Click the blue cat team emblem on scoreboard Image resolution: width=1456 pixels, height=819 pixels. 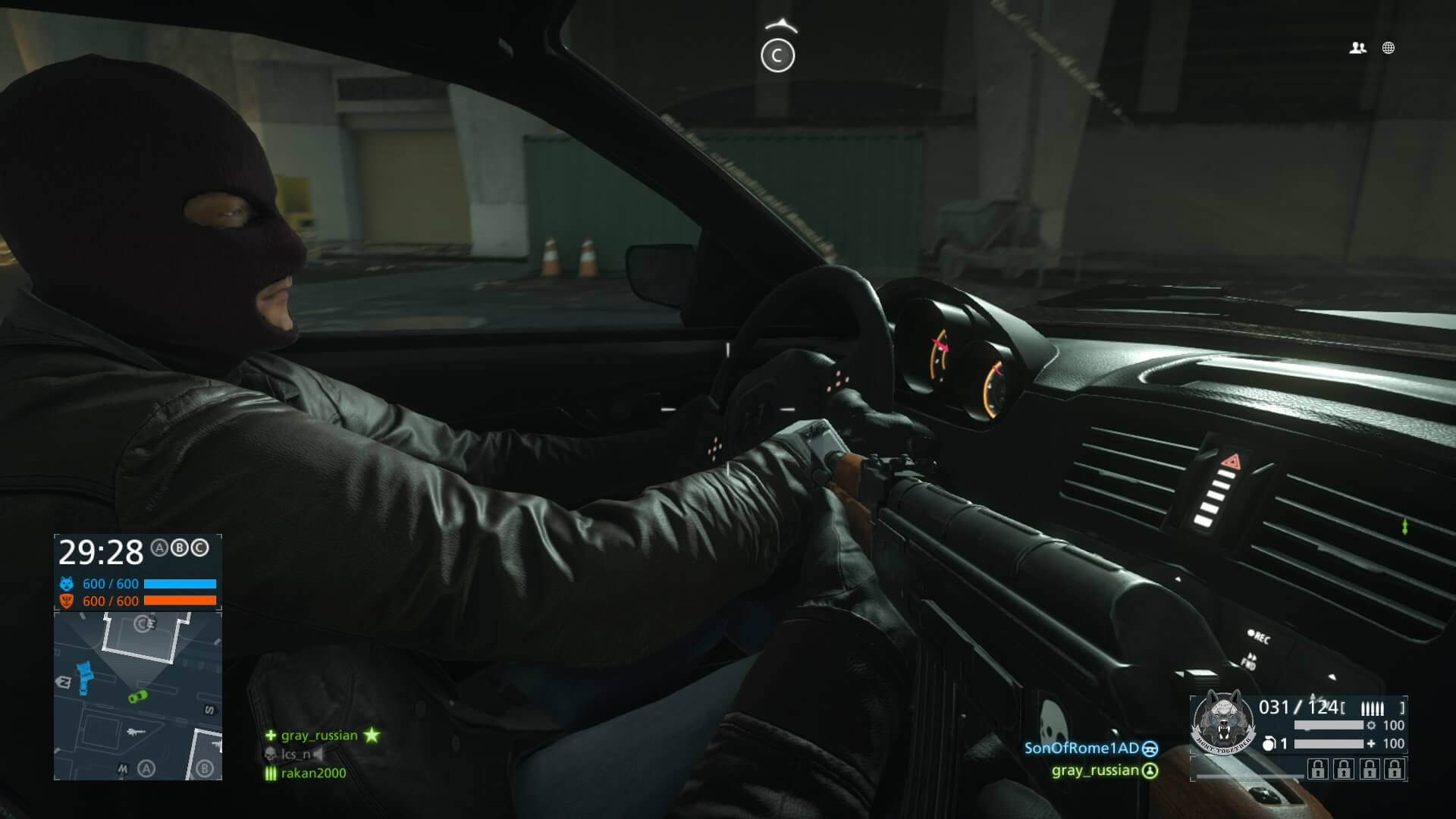coord(66,584)
